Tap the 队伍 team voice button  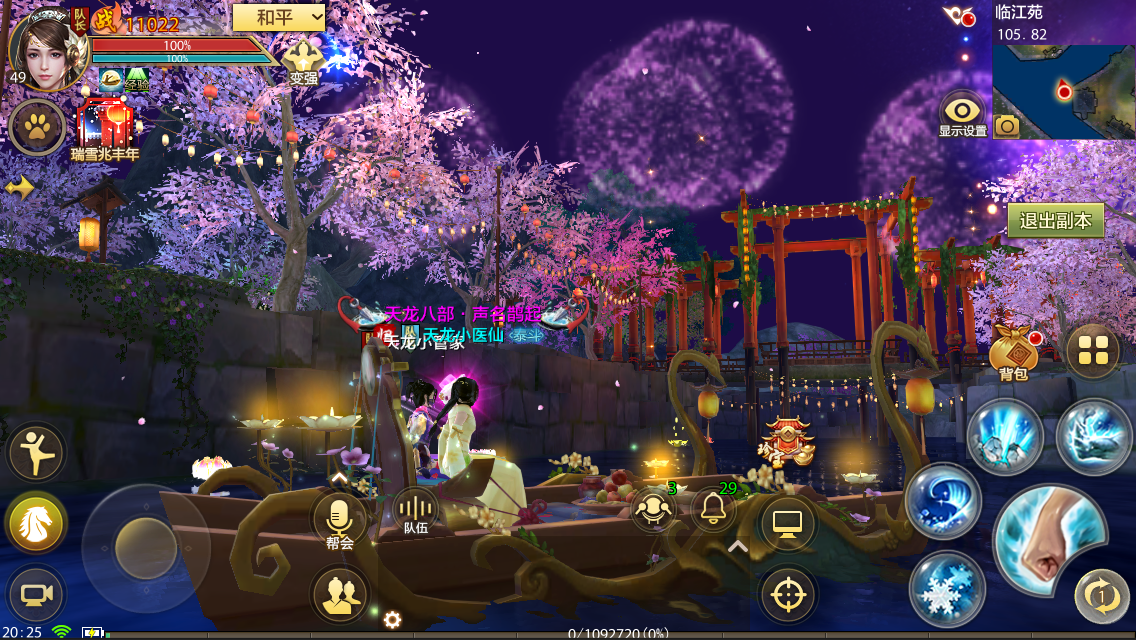415,511
